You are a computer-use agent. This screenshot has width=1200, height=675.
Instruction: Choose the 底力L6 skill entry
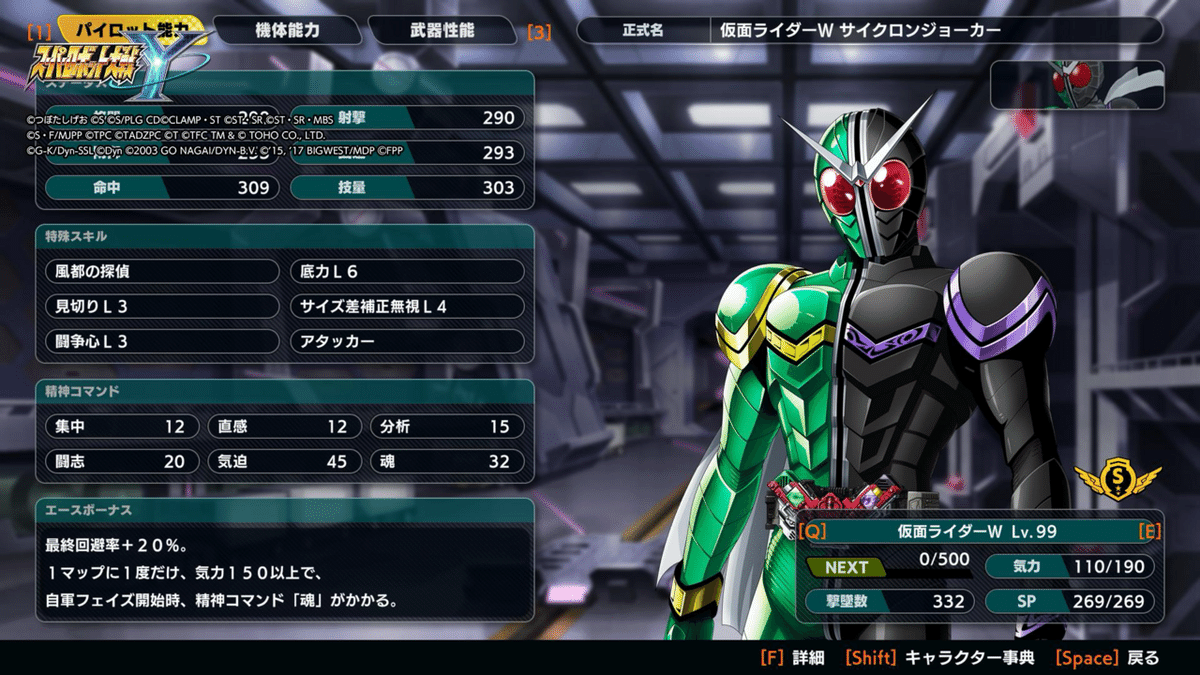pos(407,271)
